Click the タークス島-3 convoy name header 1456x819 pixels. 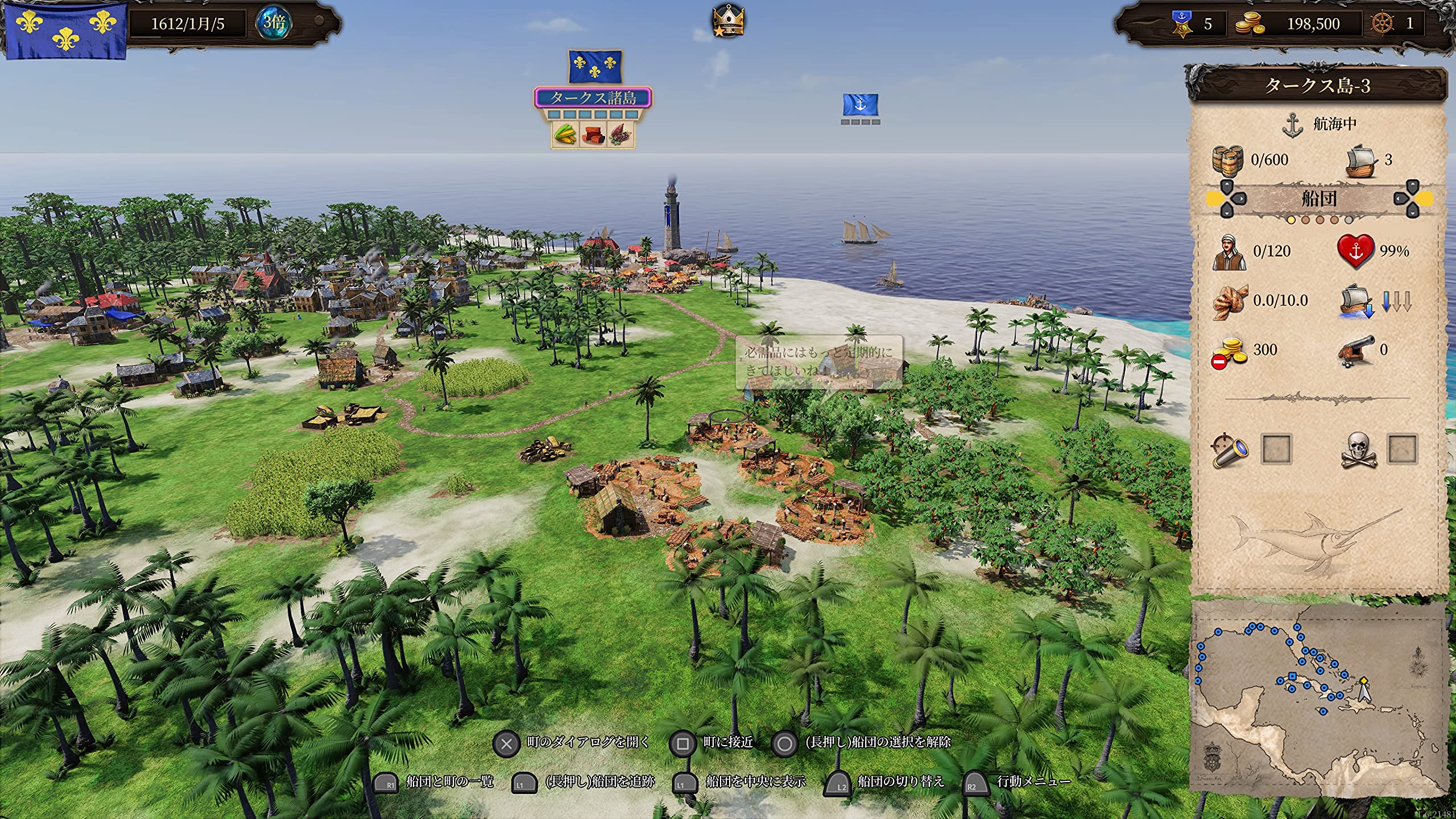[x=1317, y=86]
